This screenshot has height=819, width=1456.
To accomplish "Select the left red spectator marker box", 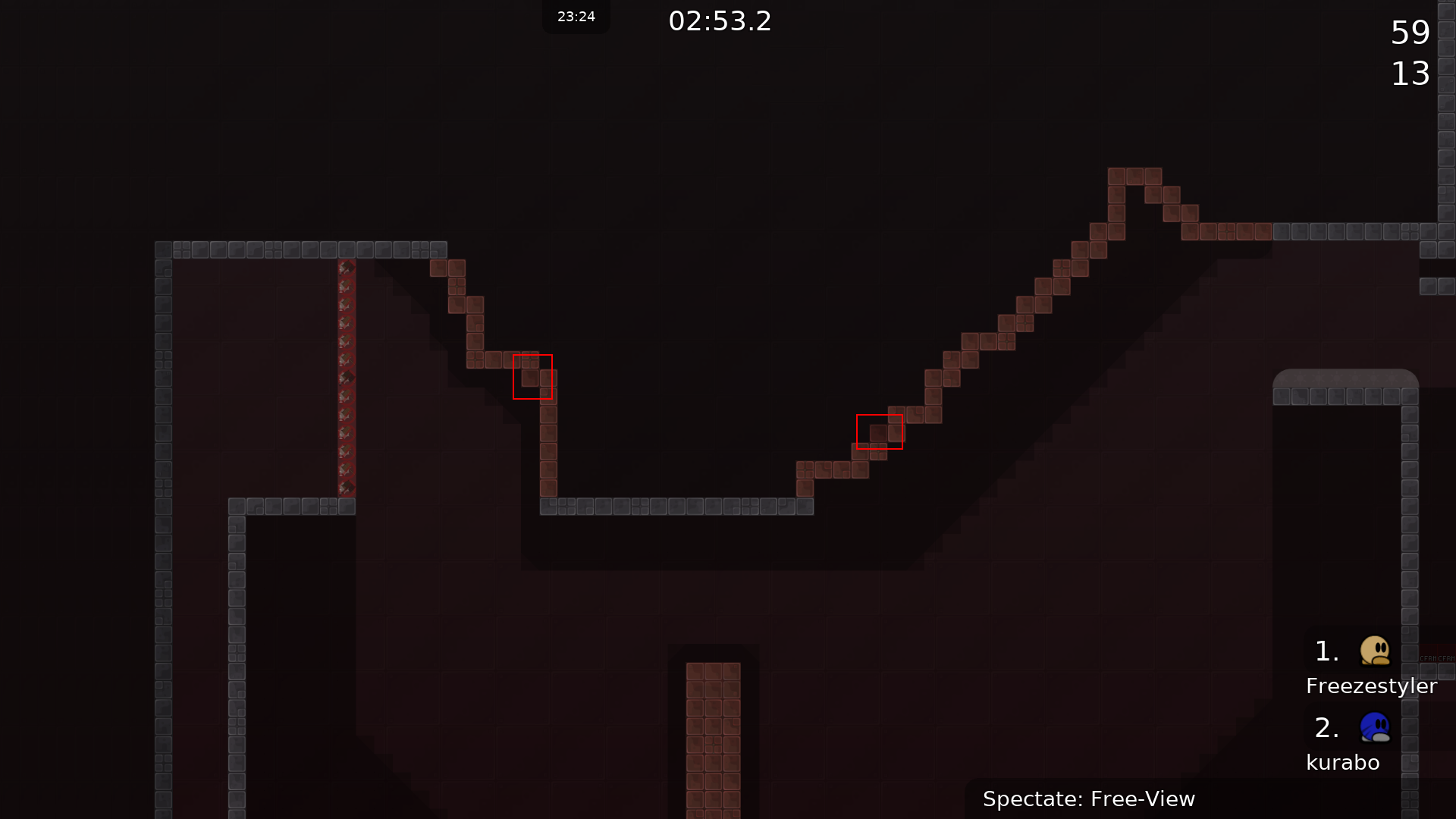I will (532, 375).
